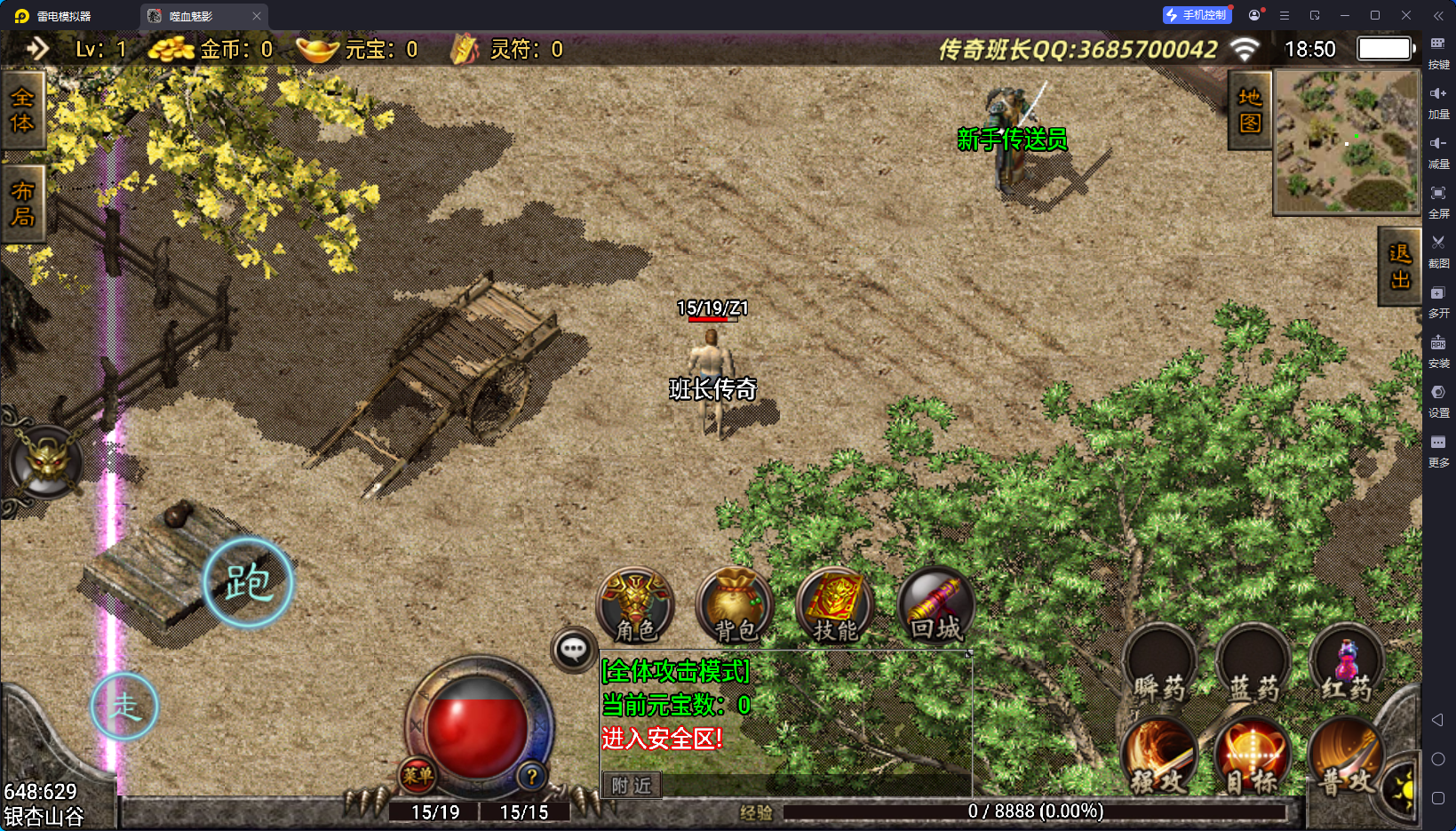
Task: Click the minimap thumbnail
Action: click(1346, 142)
